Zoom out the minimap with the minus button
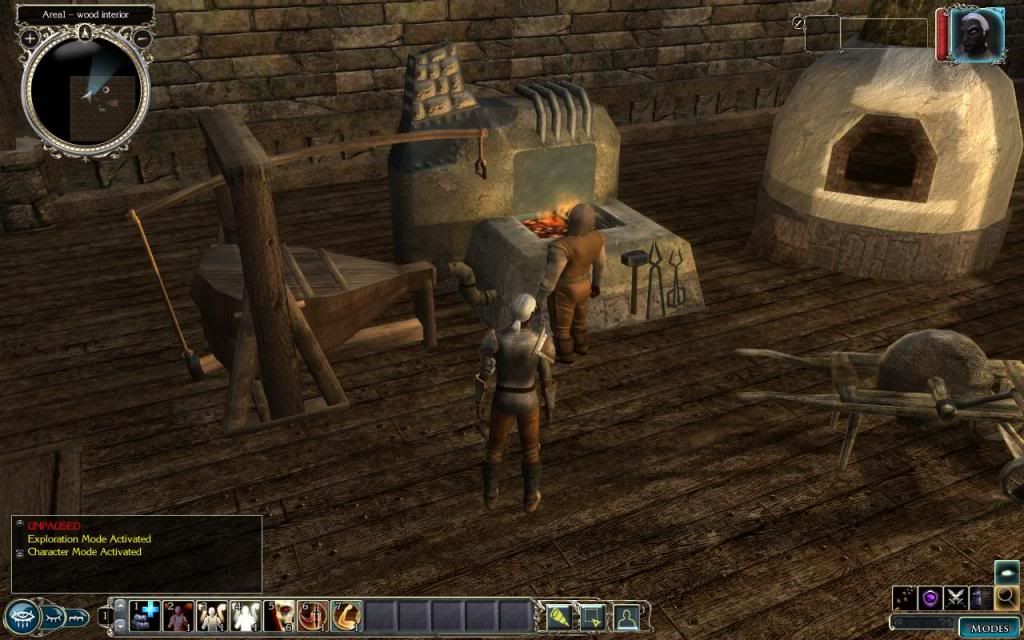The height and width of the screenshot is (640, 1024). pyautogui.click(x=142, y=37)
